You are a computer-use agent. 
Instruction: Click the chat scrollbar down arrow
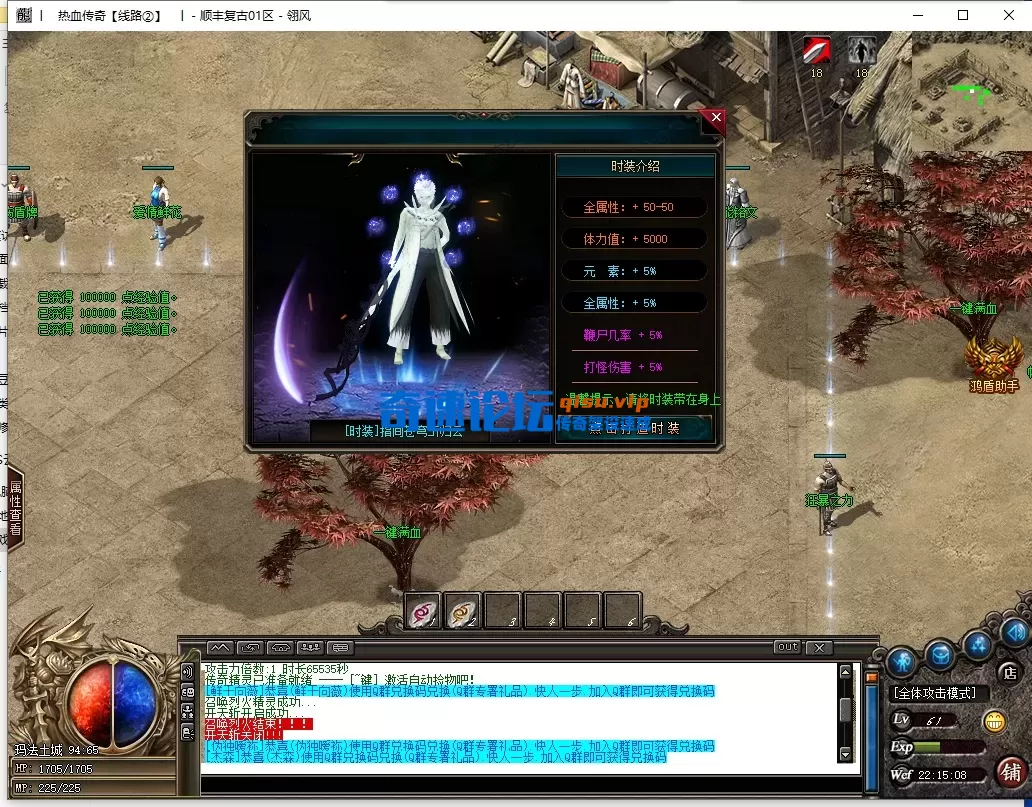point(846,754)
